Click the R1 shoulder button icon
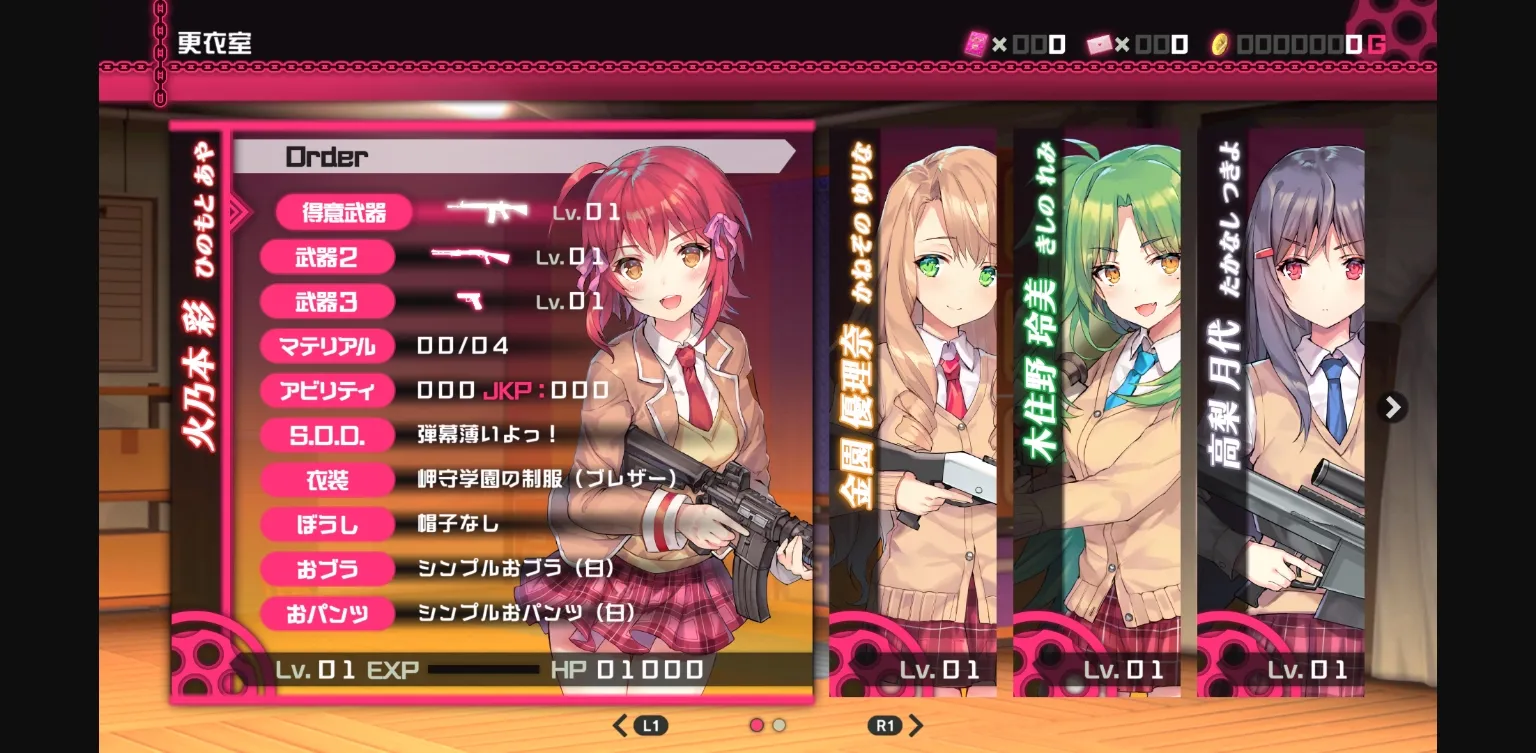The image size is (1536, 753). click(884, 725)
